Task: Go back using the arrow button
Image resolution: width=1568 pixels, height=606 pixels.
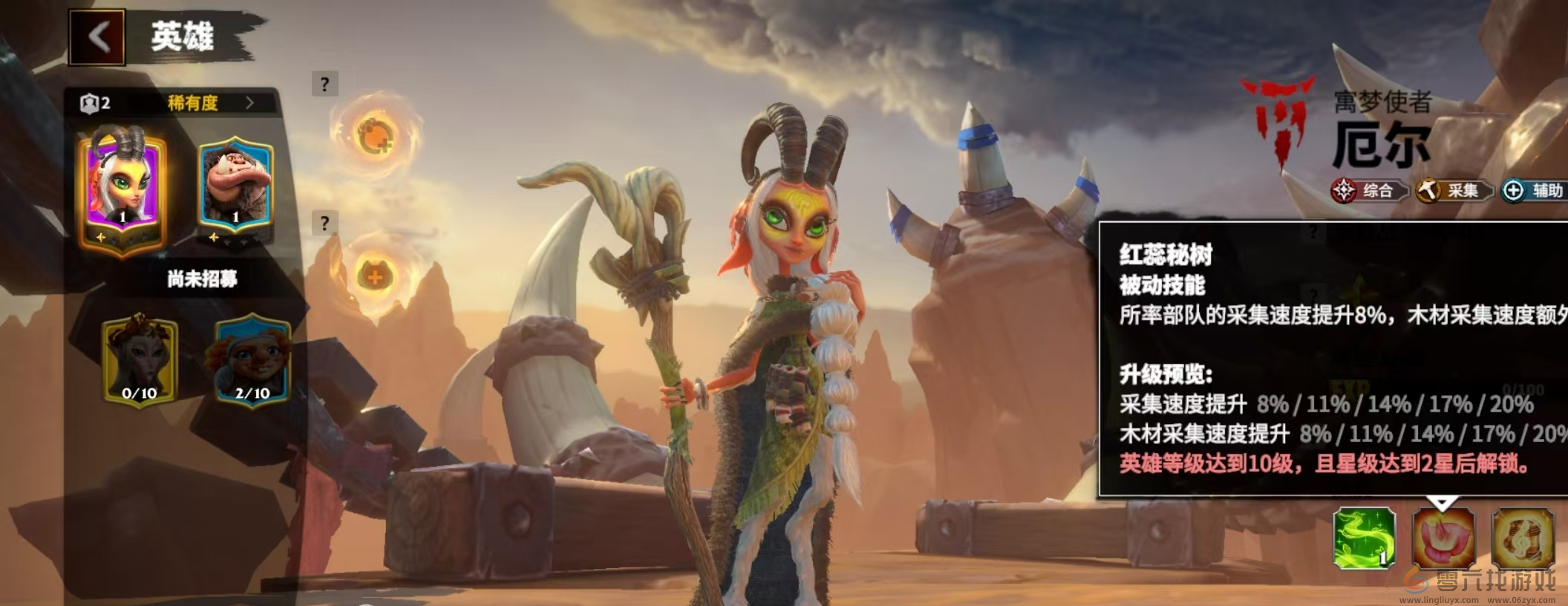Action: coord(98,37)
